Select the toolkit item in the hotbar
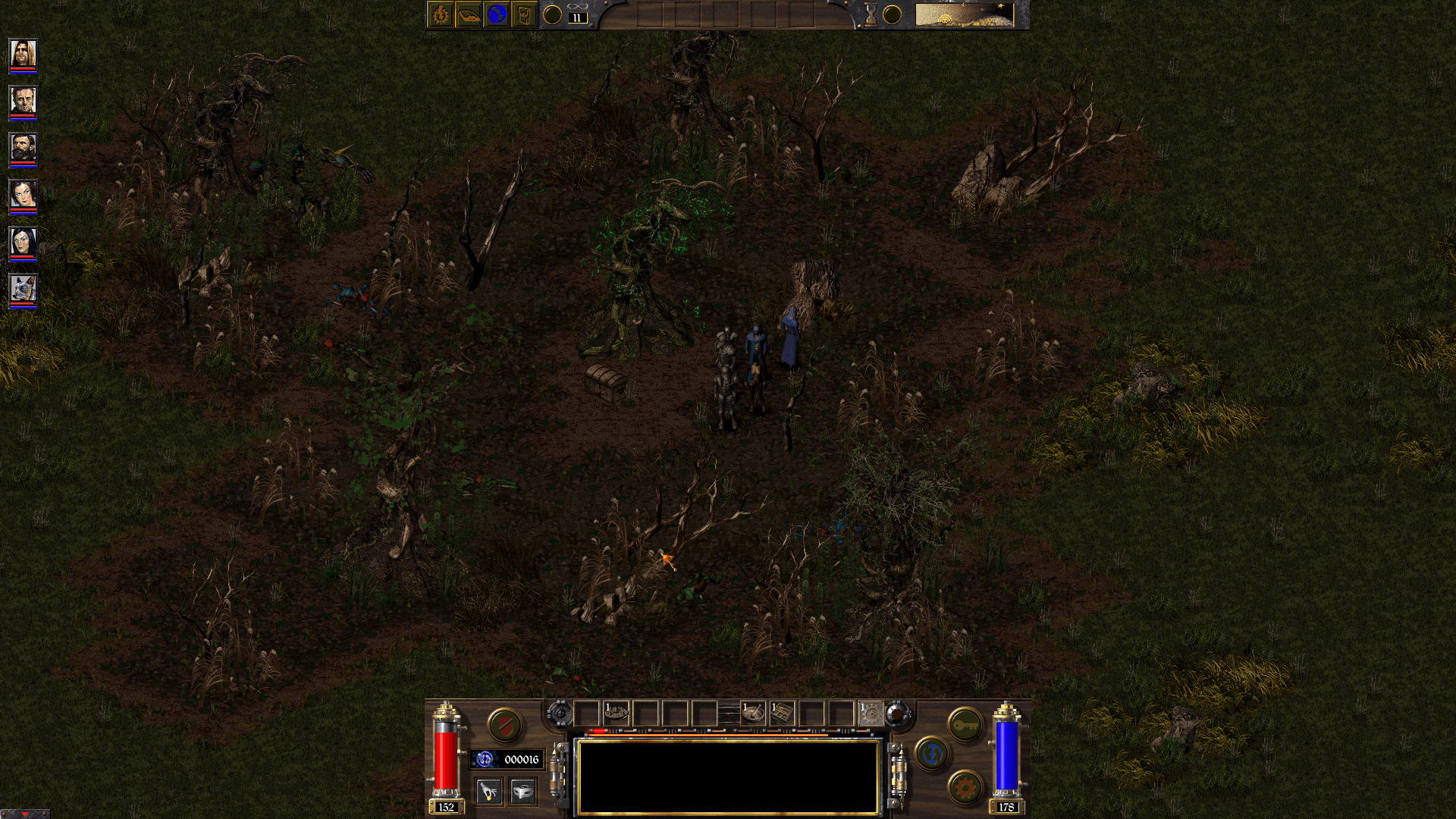Viewport: 1456px width, 819px height. 783,713
